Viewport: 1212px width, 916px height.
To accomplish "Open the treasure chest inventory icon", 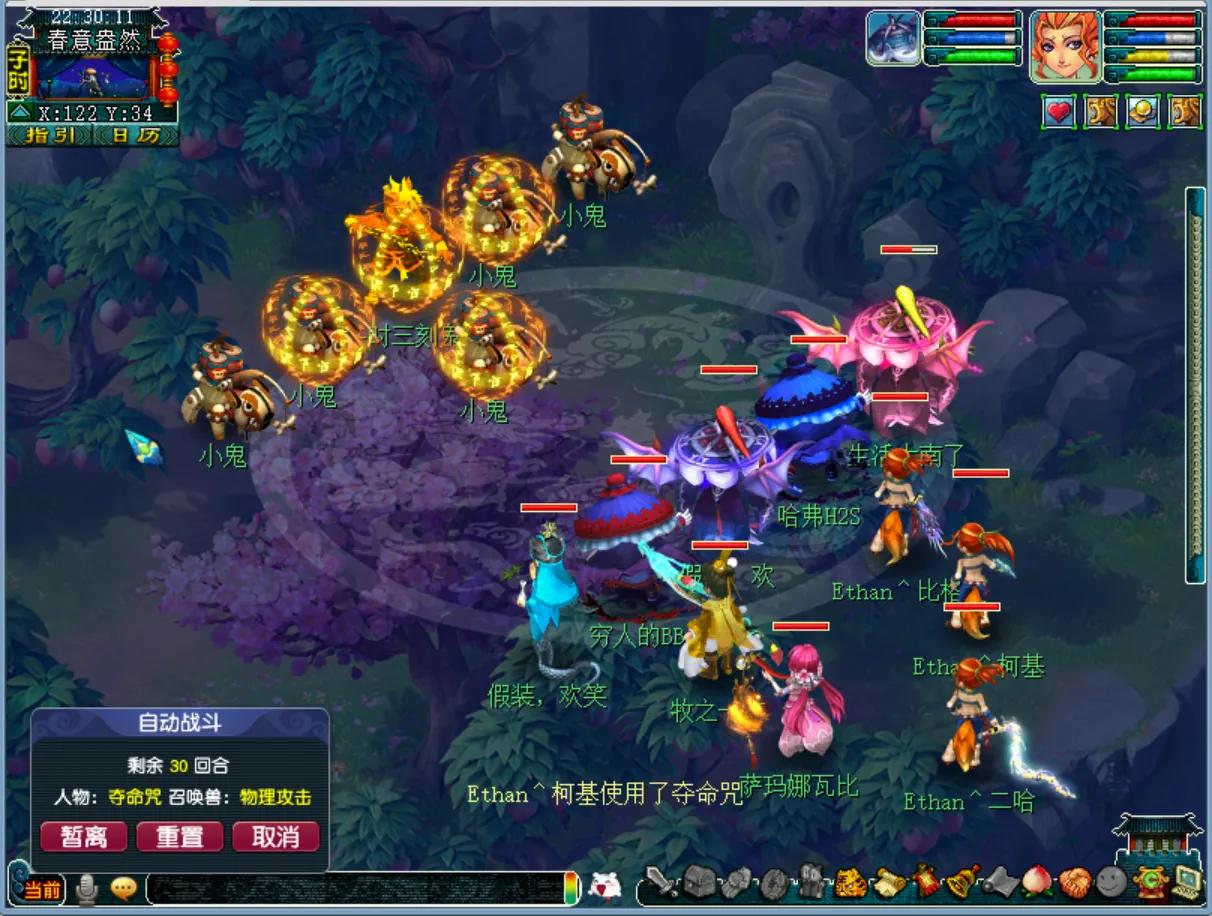I will (x=699, y=882).
